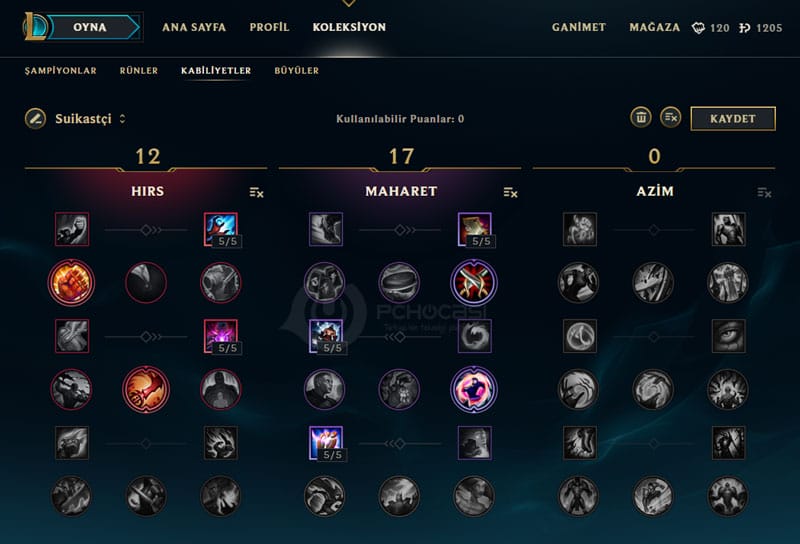The width and height of the screenshot is (800, 544).
Task: Click the OYNA play button
Action: click(x=90, y=27)
